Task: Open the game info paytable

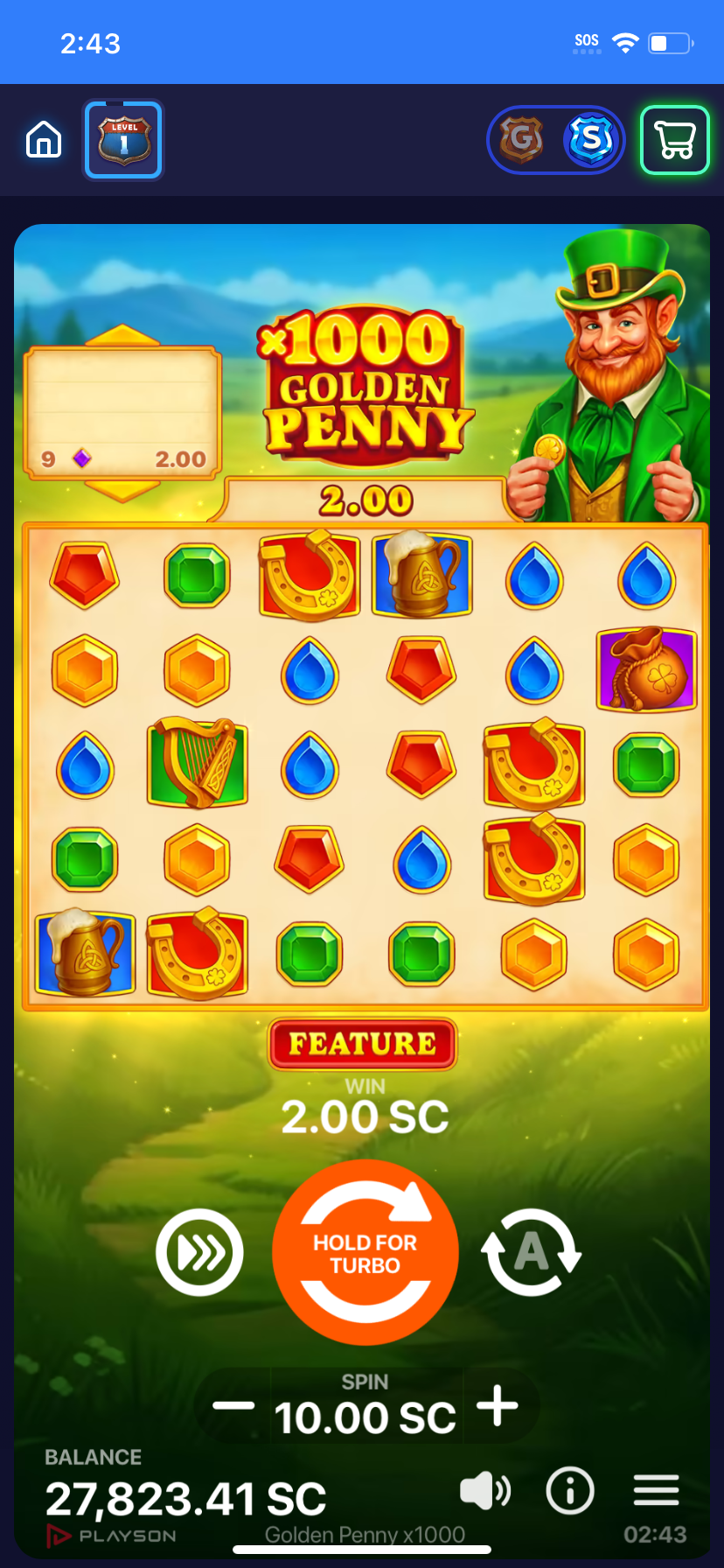Action: pos(570,1490)
